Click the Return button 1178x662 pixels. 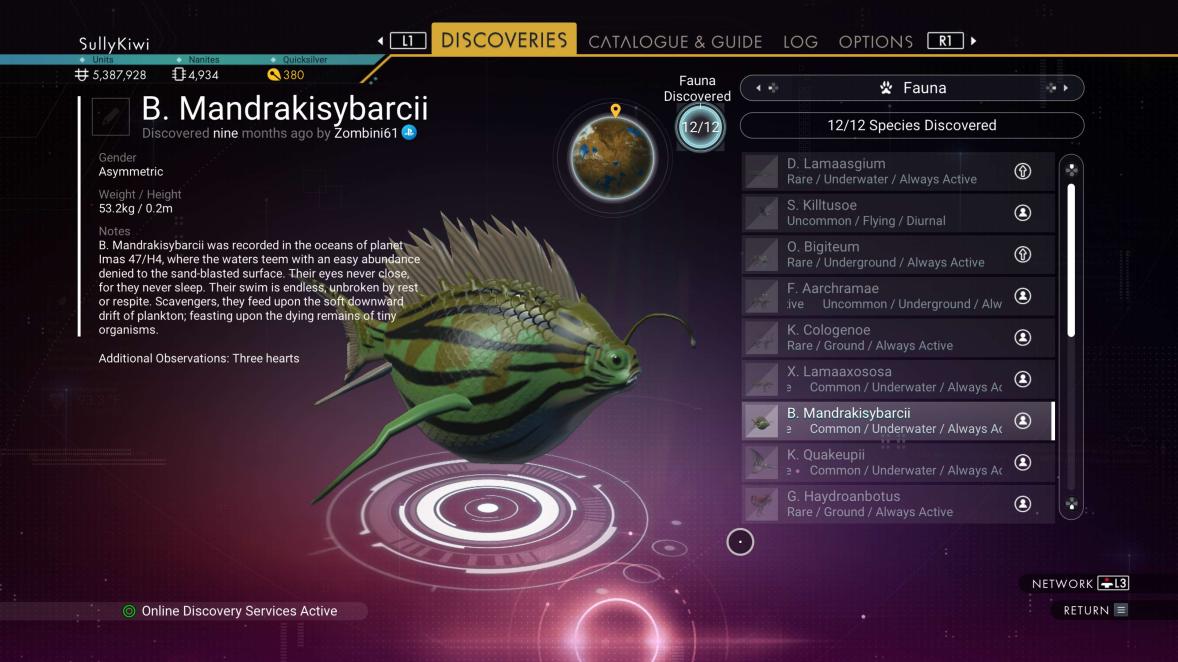pyautogui.click(x=1095, y=610)
